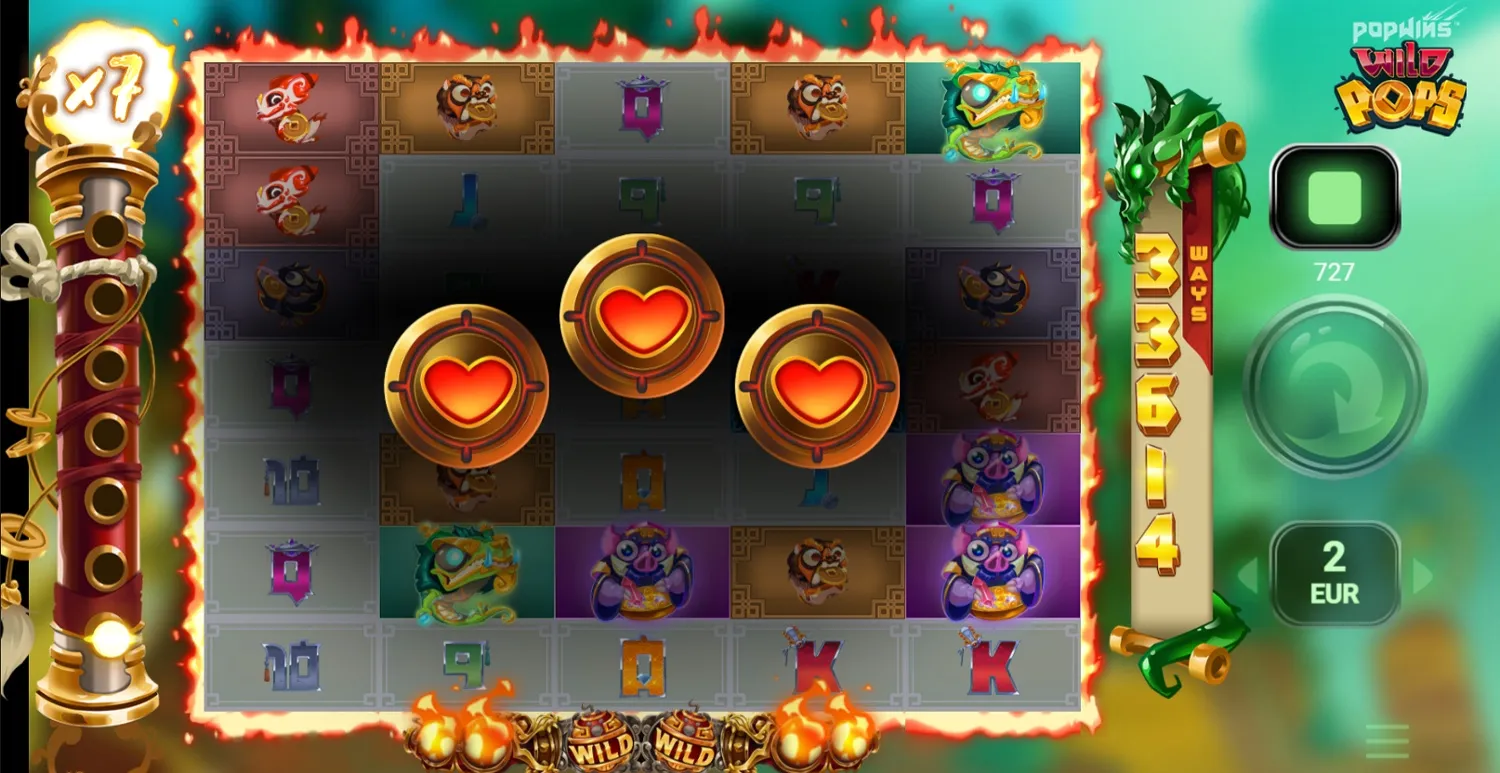Click the leftmost heart coin medallion
1500x773 pixels.
(465, 385)
